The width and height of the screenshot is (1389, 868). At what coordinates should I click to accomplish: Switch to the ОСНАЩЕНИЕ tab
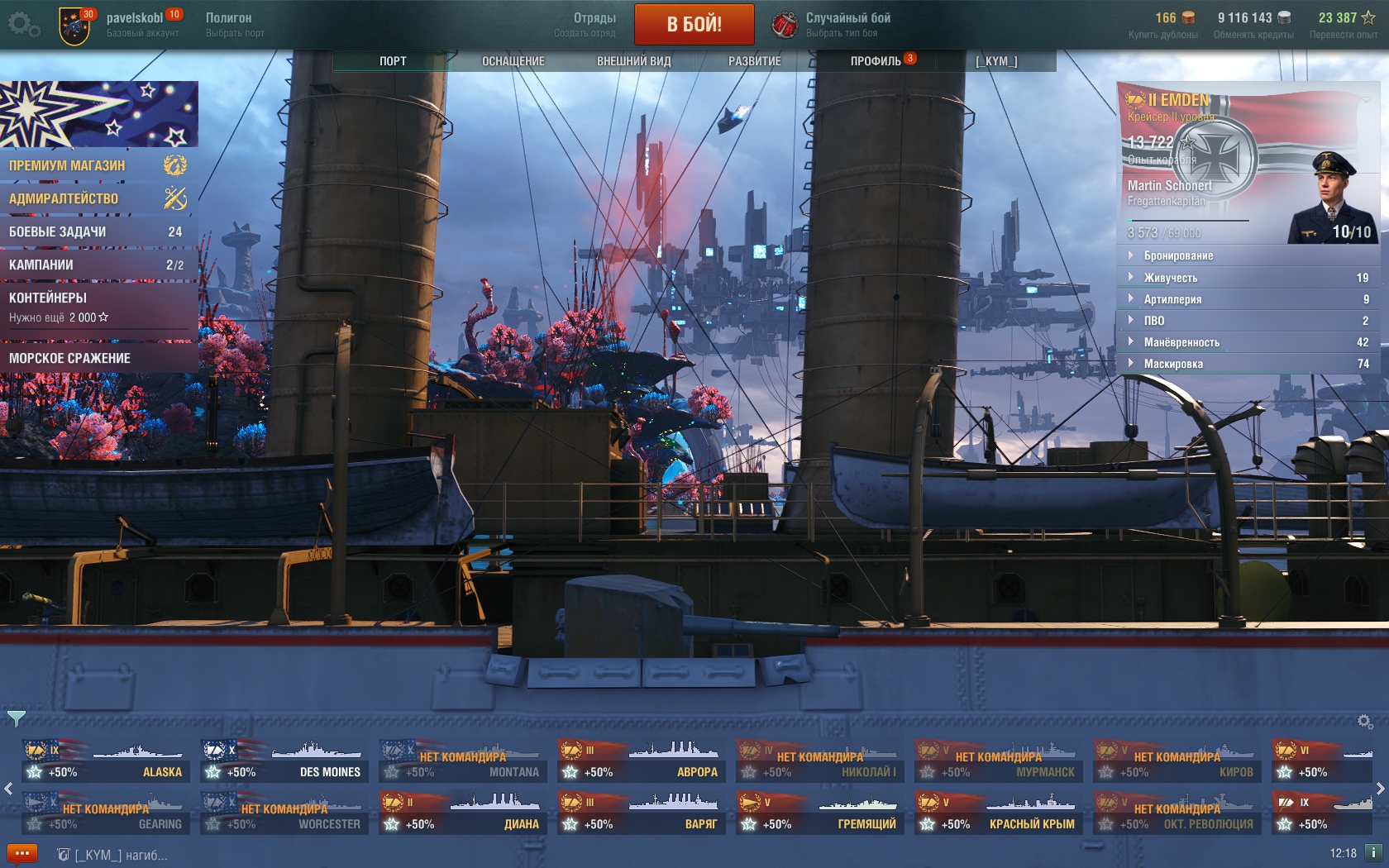513,61
